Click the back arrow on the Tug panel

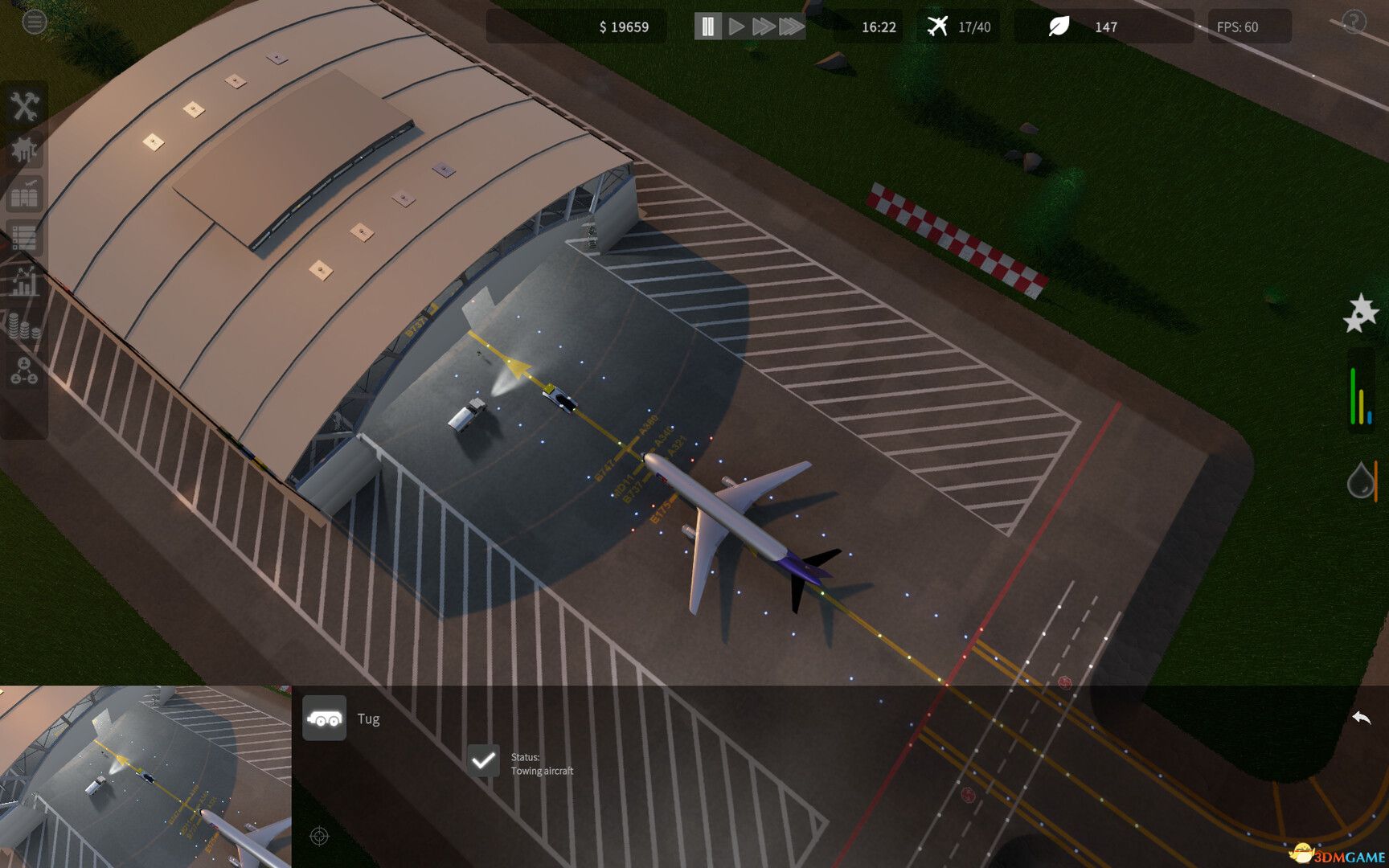point(1362,715)
